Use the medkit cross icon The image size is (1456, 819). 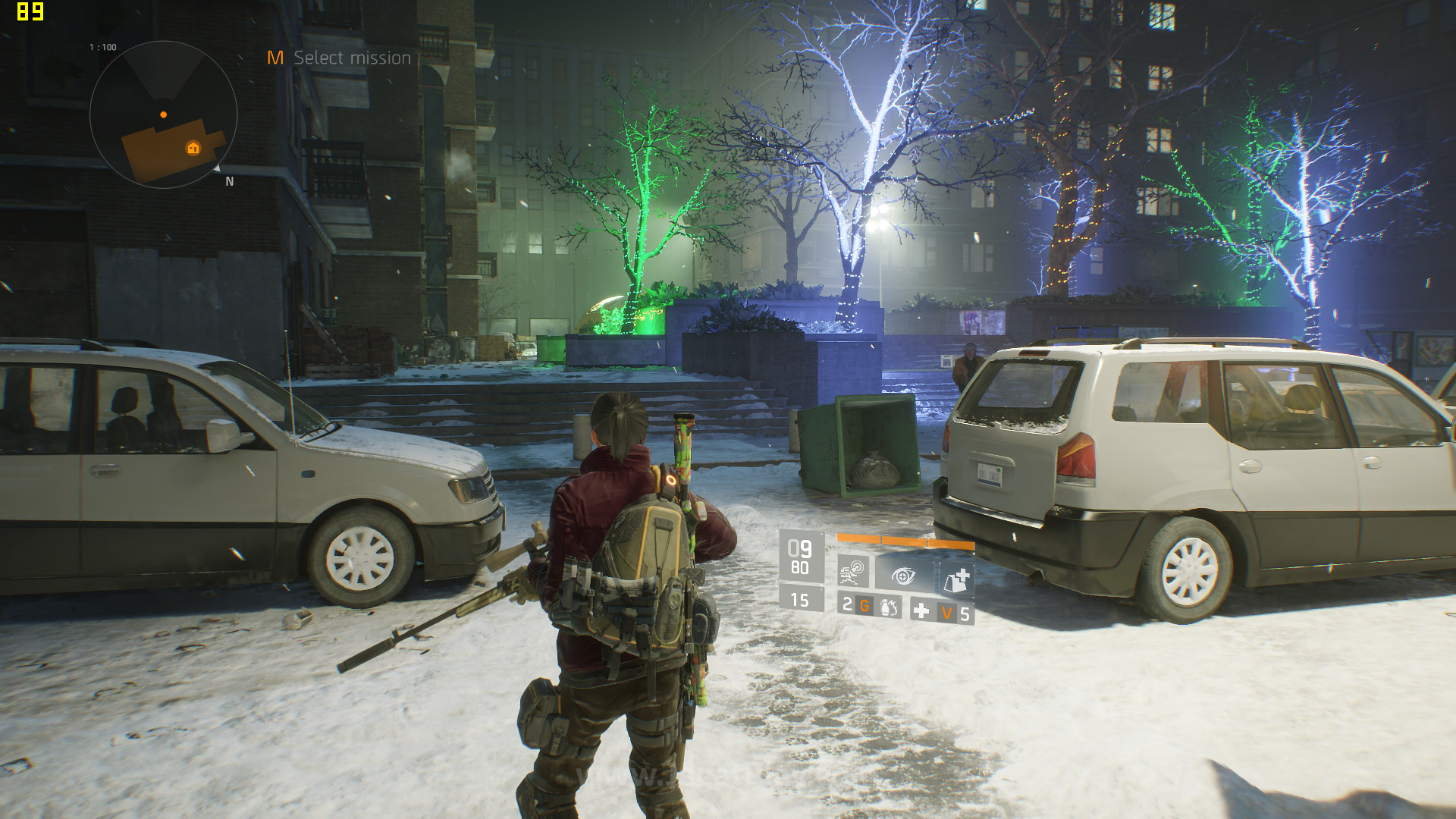pos(921,610)
